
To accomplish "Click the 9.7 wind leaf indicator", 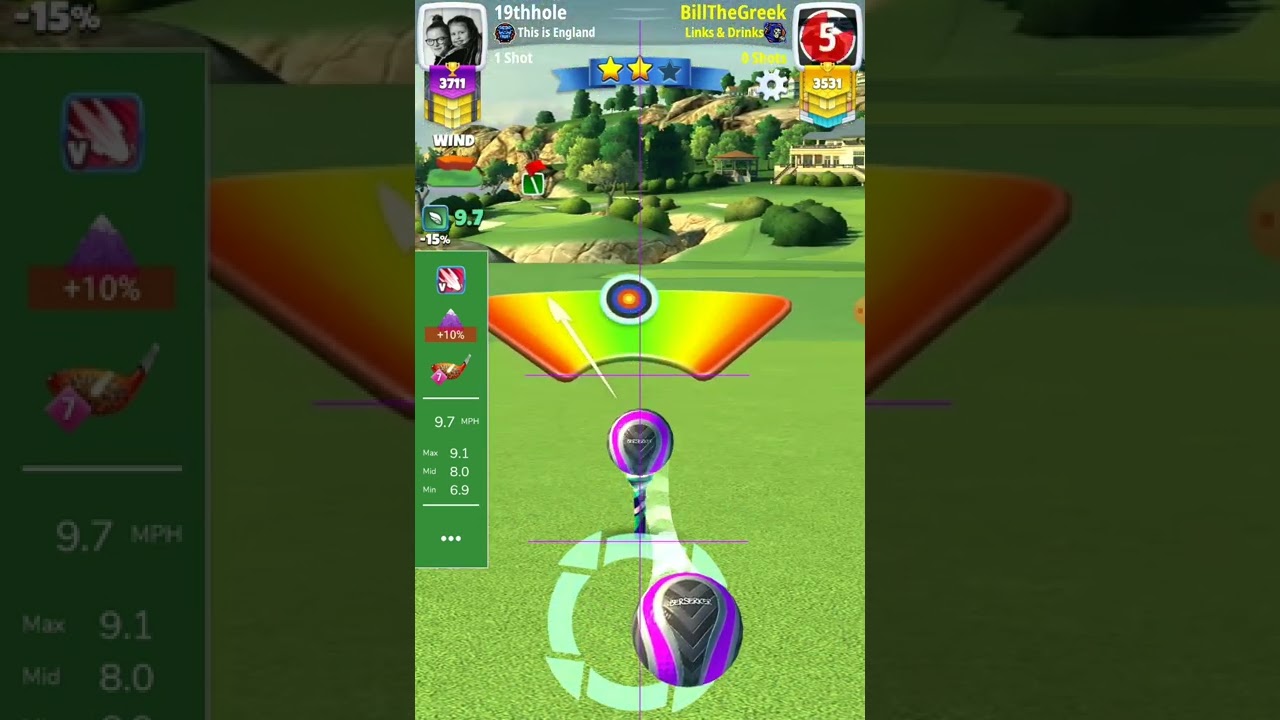I will (x=437, y=218).
